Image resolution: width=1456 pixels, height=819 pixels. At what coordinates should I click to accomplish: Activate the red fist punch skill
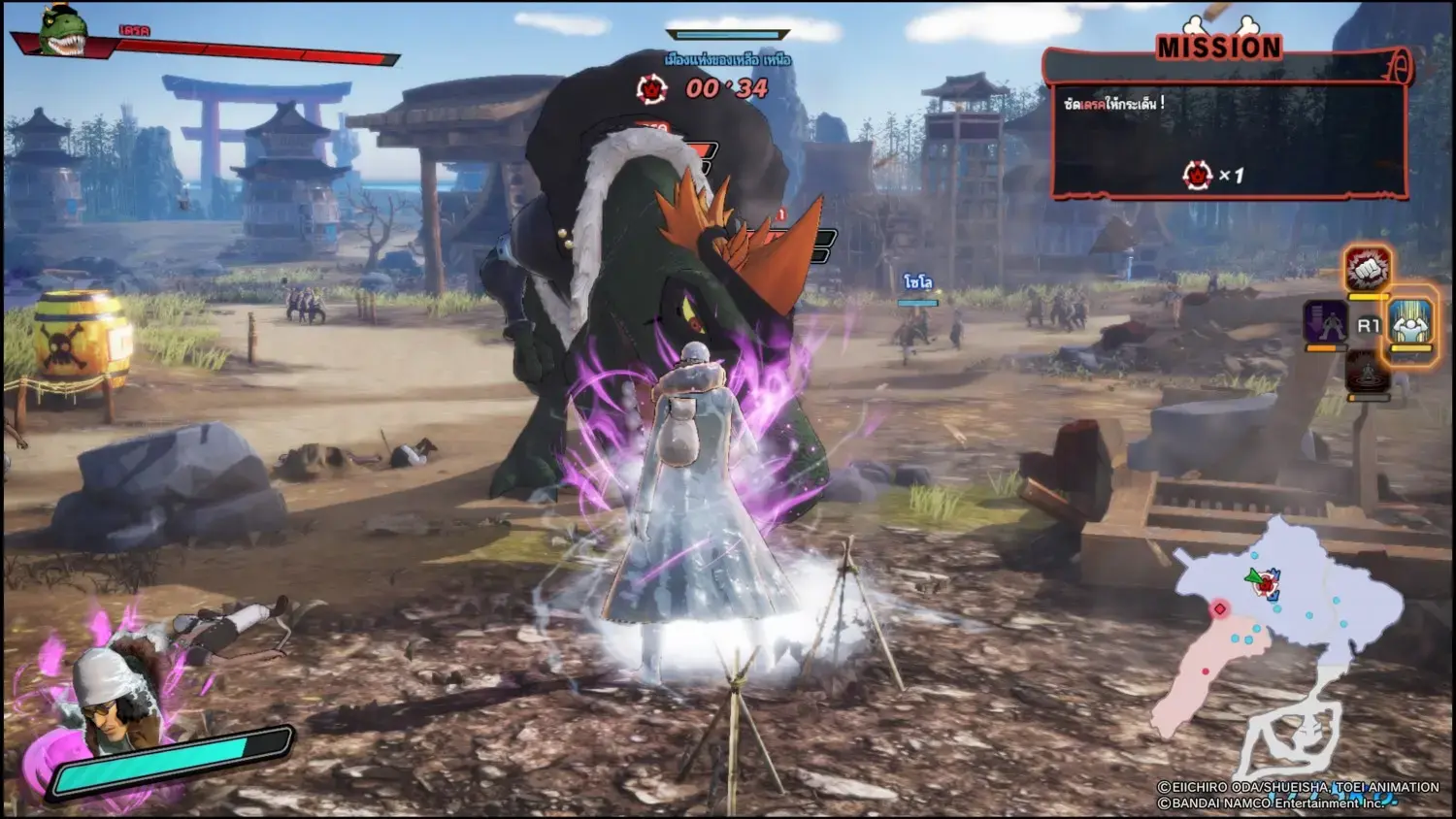coord(1368,268)
